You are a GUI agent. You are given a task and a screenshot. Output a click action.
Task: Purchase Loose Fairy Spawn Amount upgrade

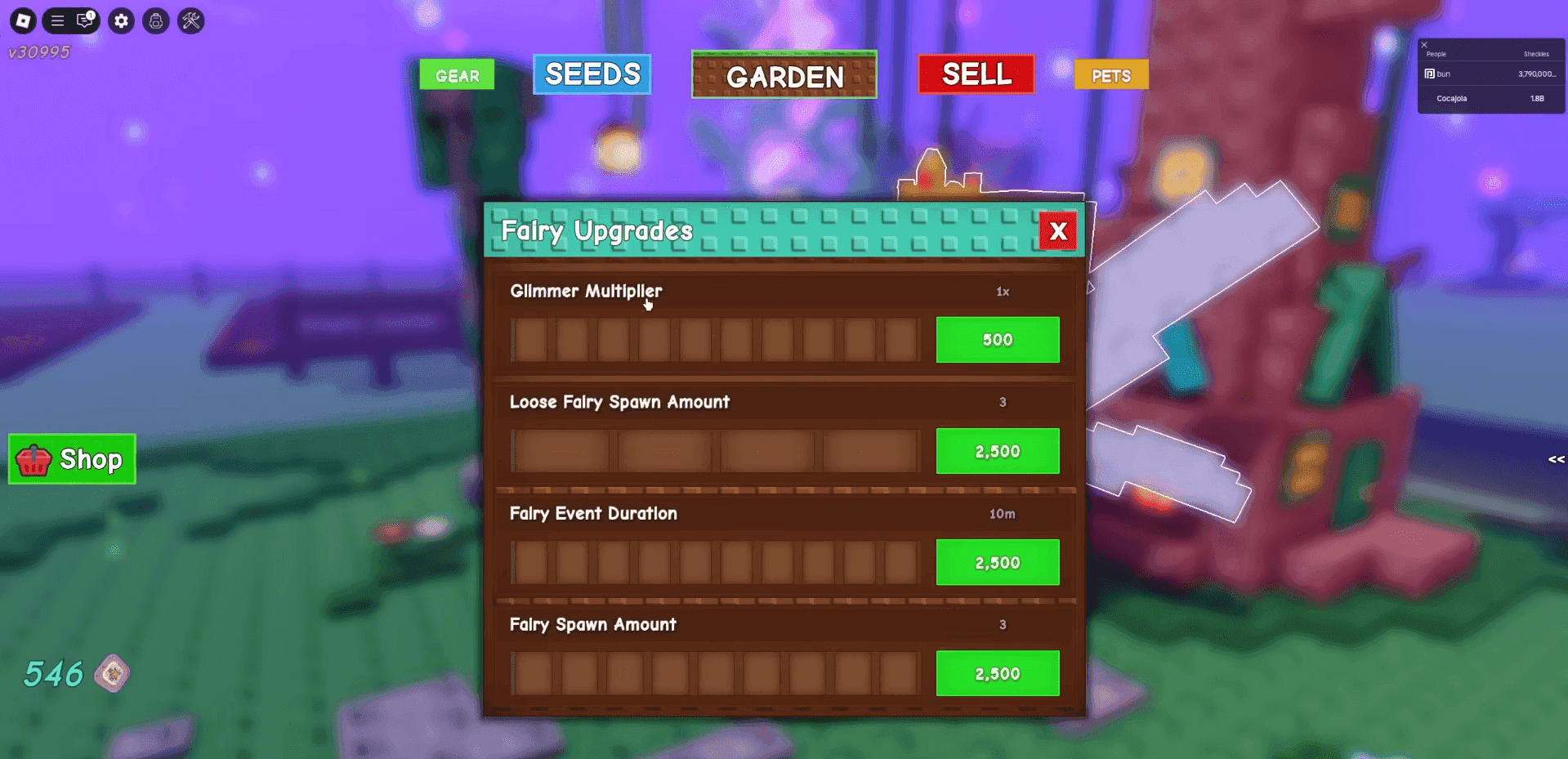click(x=997, y=451)
